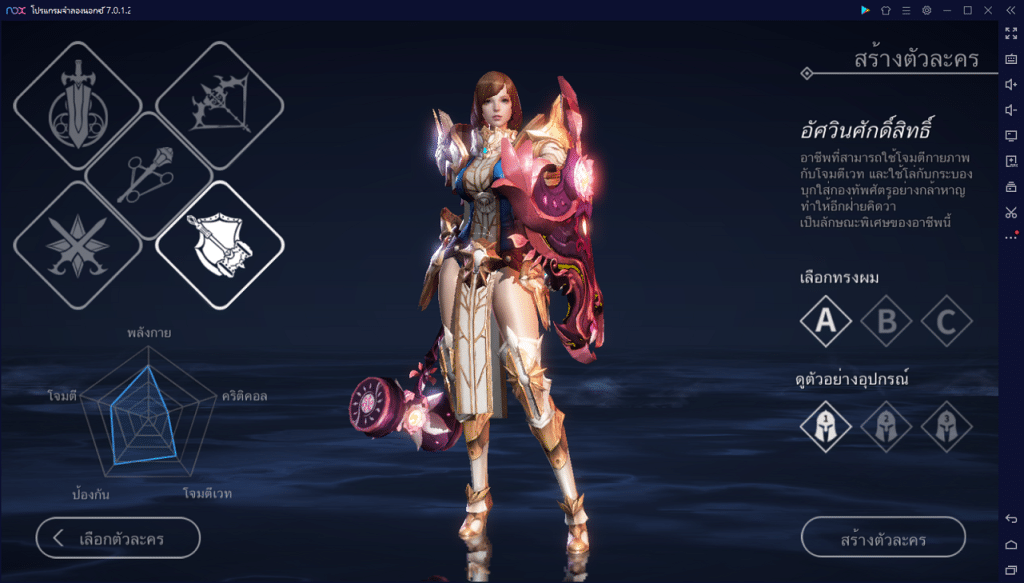
Task: Choose the bow and arrow class
Action: [x=220, y=106]
